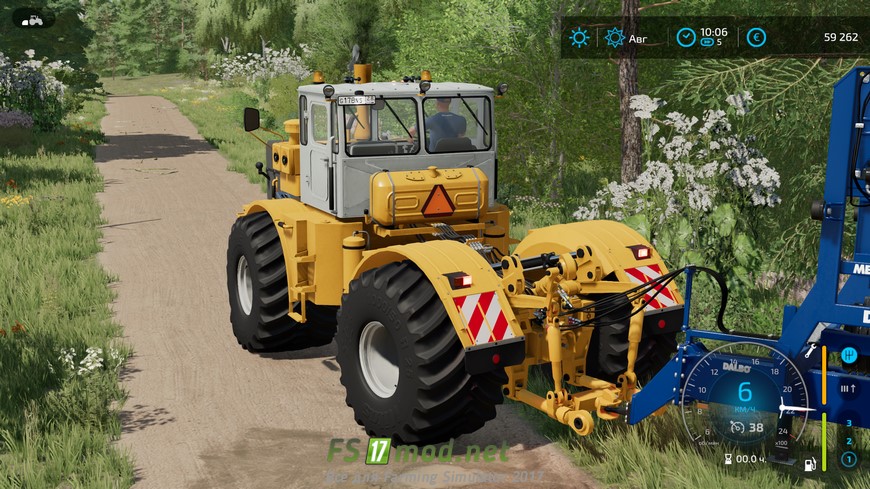The height and width of the screenshot is (489, 870).
Task: Open the FS17mod.net watermark link
Action: (x=417, y=452)
